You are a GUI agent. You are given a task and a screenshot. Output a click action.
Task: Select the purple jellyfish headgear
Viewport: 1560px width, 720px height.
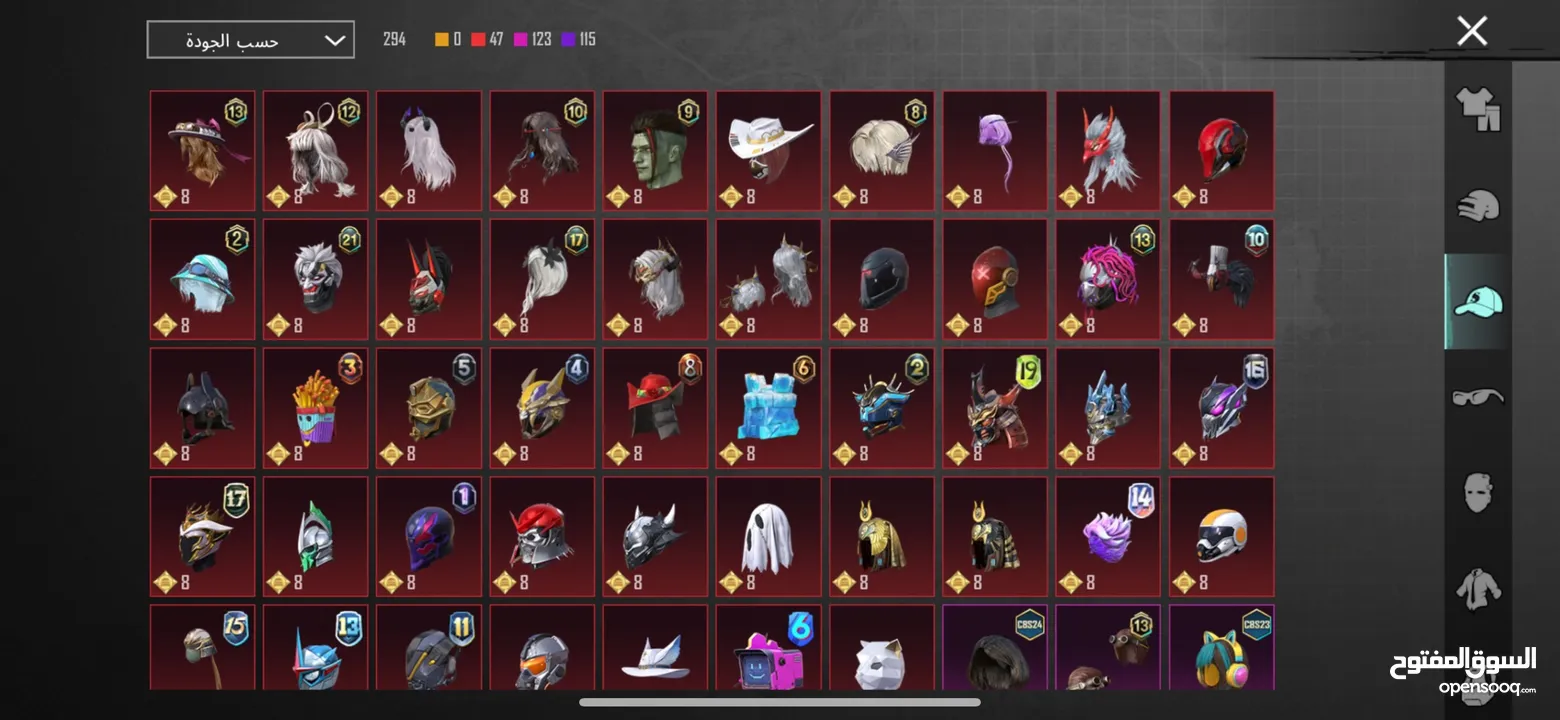tap(995, 151)
